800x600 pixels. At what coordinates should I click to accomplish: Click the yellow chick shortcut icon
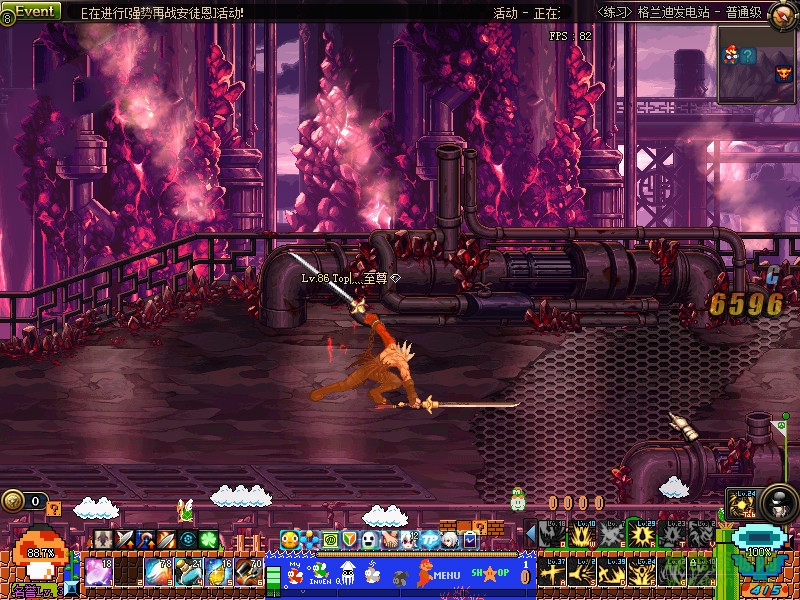pyautogui.click(x=290, y=540)
